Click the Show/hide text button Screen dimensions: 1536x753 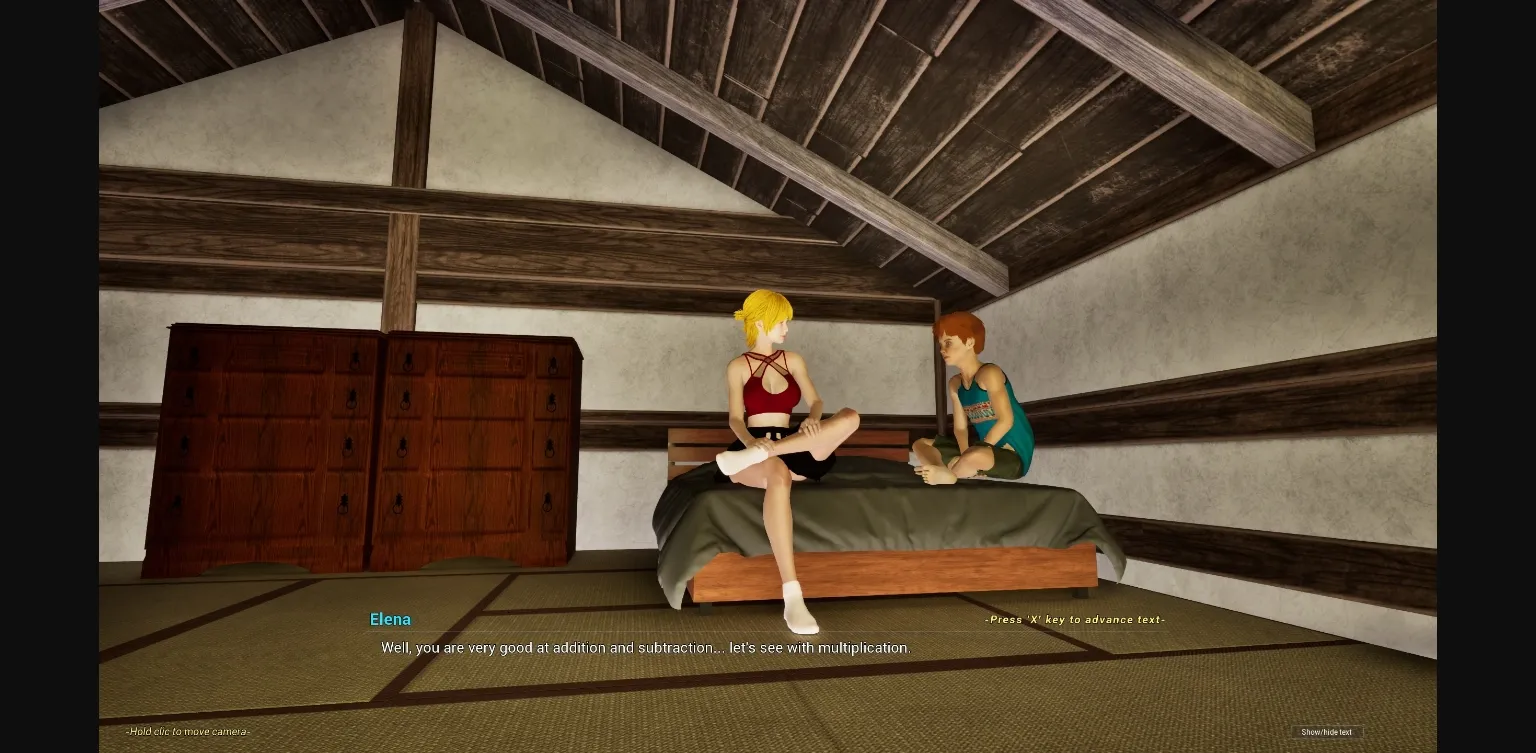click(x=1326, y=732)
